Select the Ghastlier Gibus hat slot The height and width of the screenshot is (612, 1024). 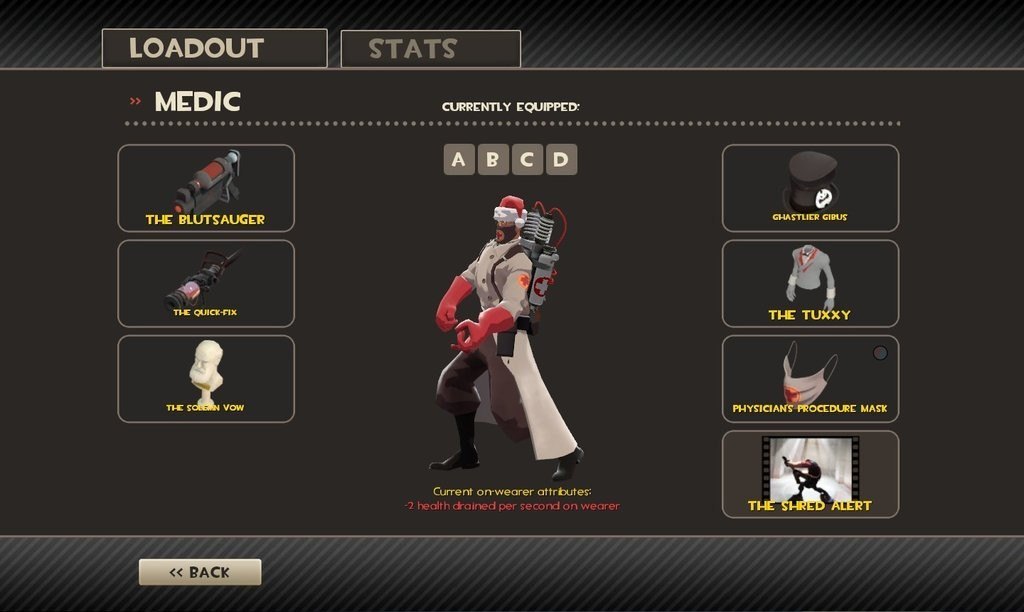coord(810,188)
